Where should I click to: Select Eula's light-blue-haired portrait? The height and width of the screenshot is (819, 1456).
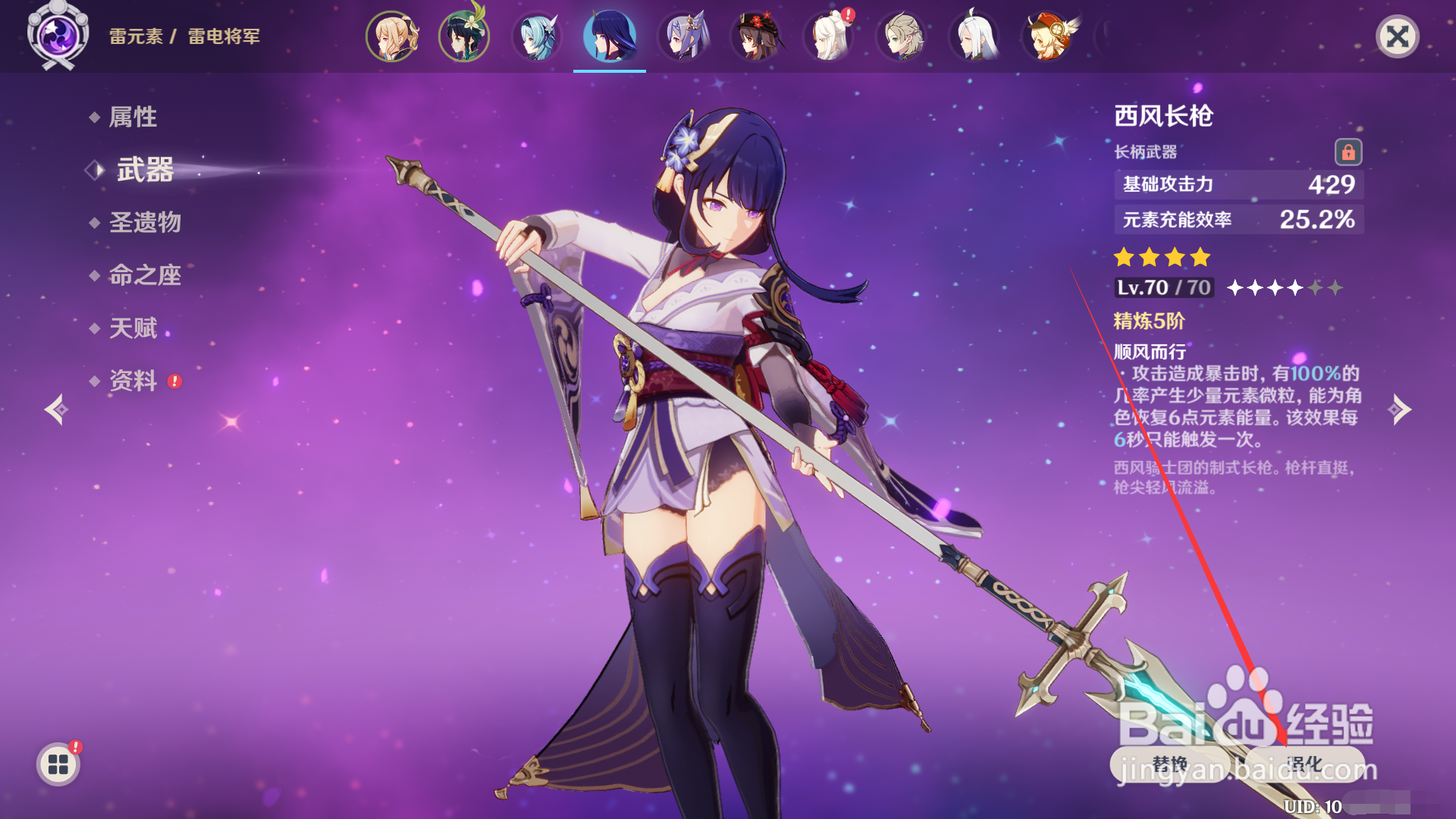tap(537, 36)
